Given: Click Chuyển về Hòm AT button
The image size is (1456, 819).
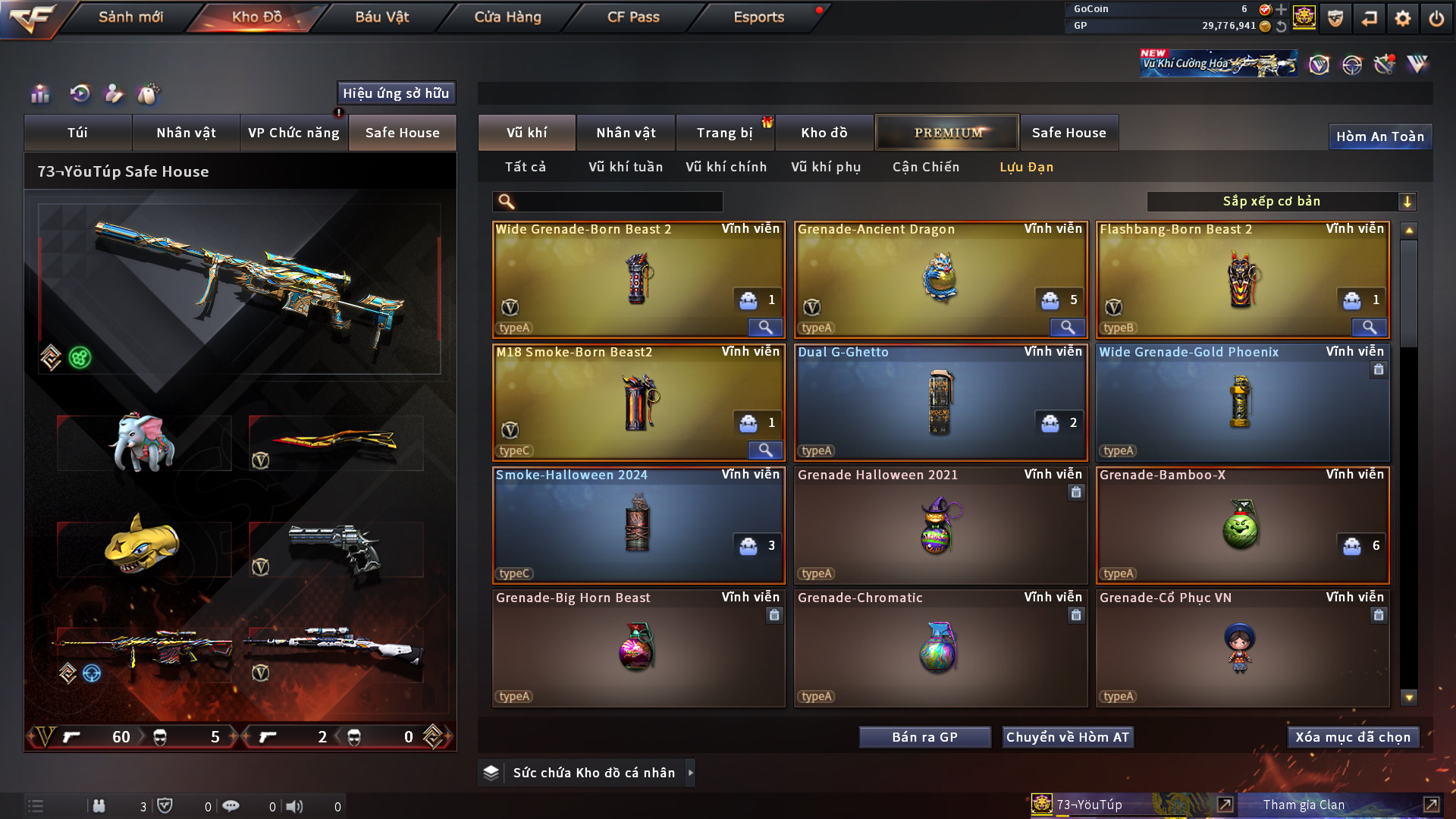Looking at the screenshot, I should 1067,737.
